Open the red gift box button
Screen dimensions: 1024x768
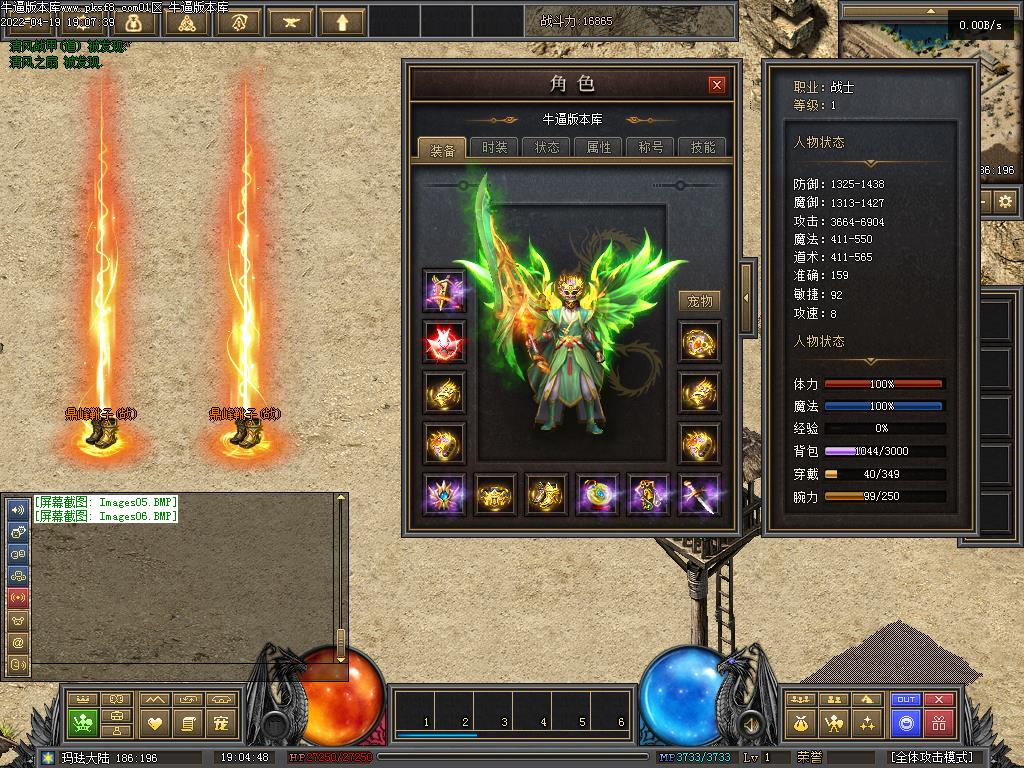938,722
